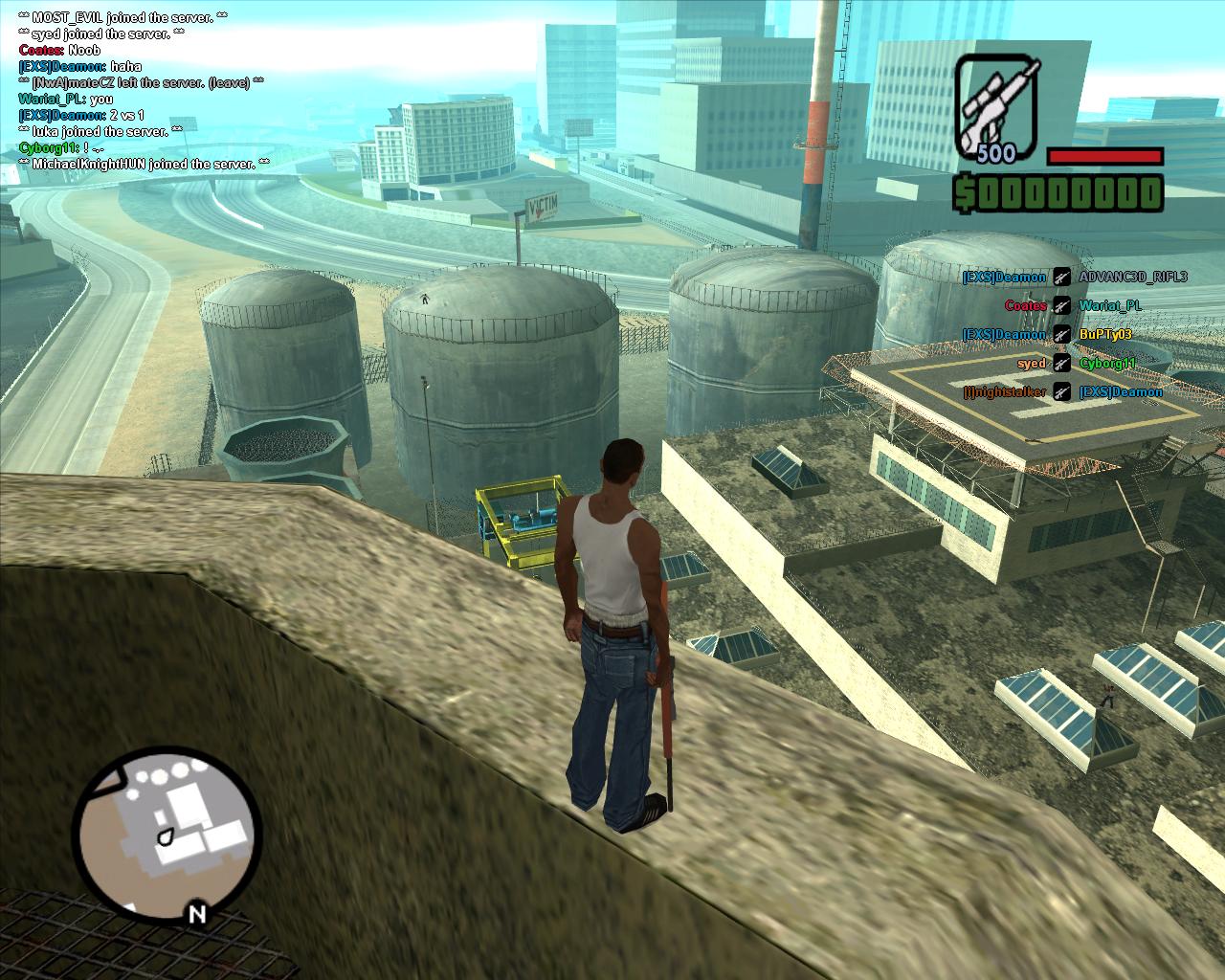
Task: Click the MichaelKnightHUN joined server message
Action: (x=145, y=165)
